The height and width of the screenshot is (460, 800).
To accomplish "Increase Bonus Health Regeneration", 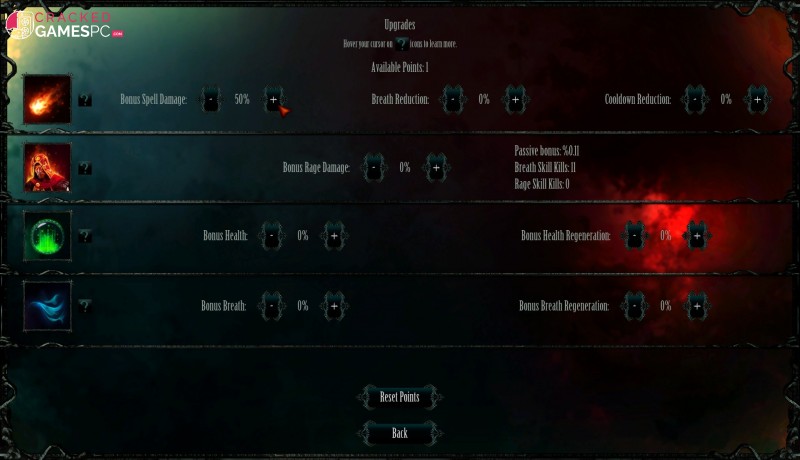I will (x=697, y=236).
